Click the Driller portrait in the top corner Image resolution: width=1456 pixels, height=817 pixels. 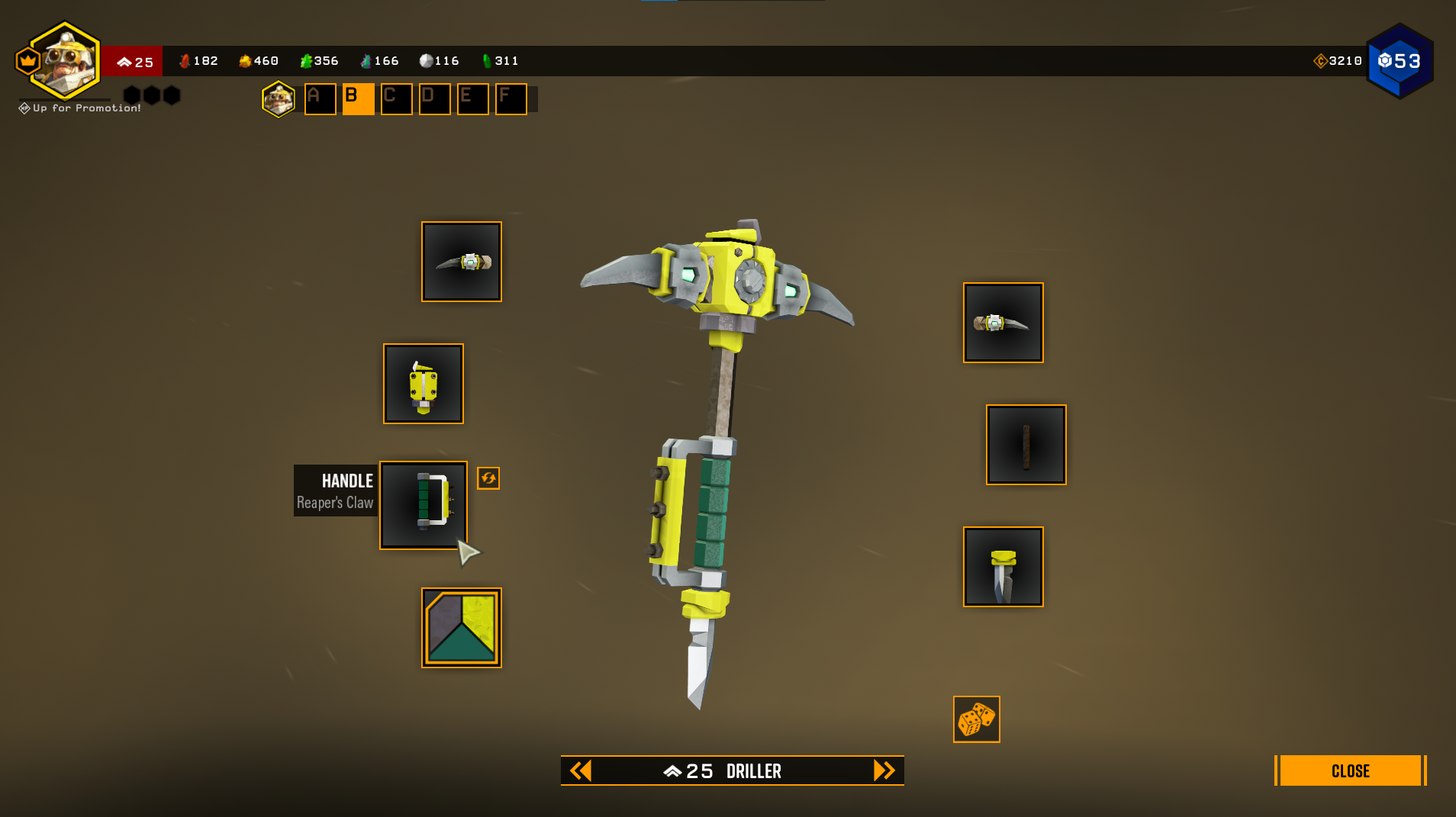coord(66,61)
